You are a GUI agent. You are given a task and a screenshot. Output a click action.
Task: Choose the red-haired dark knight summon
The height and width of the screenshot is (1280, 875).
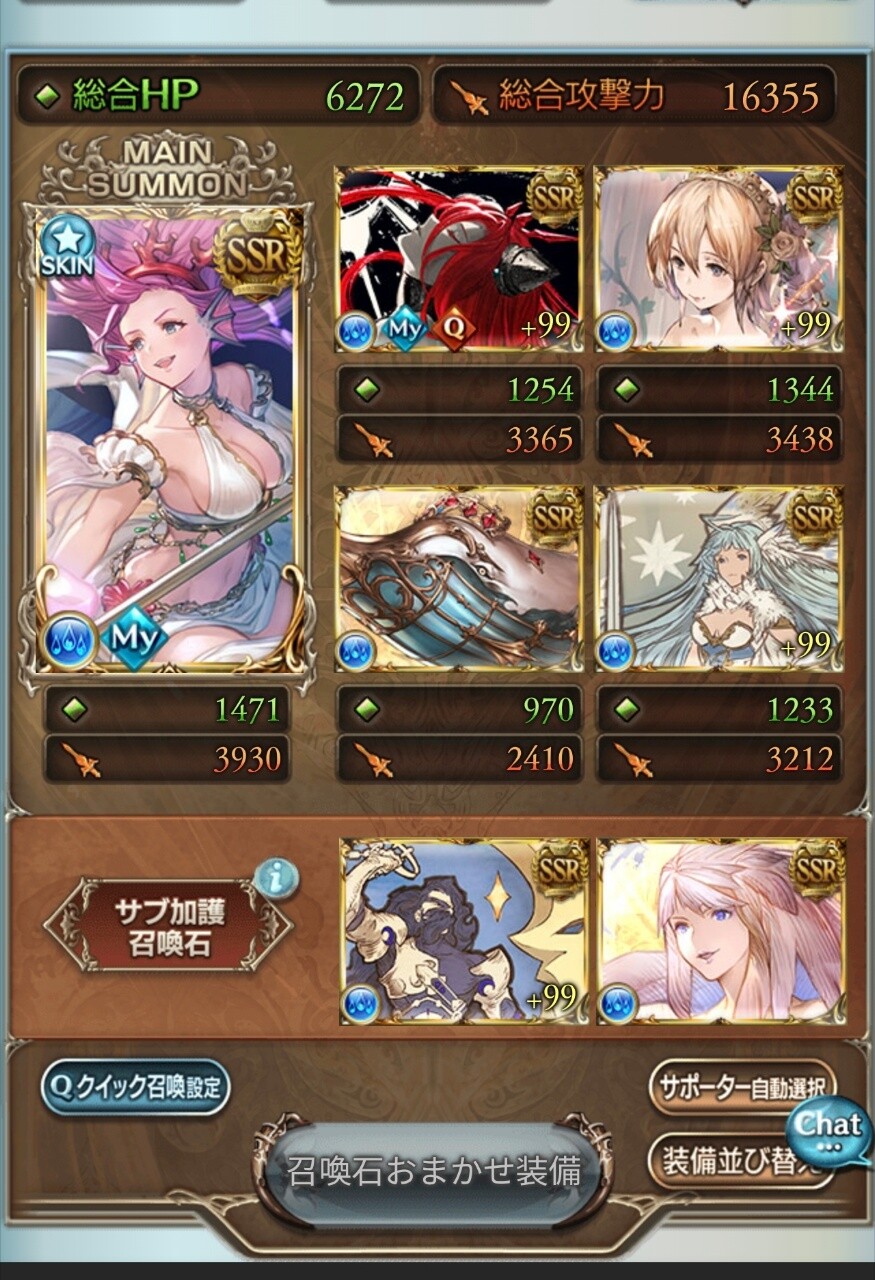(x=459, y=258)
